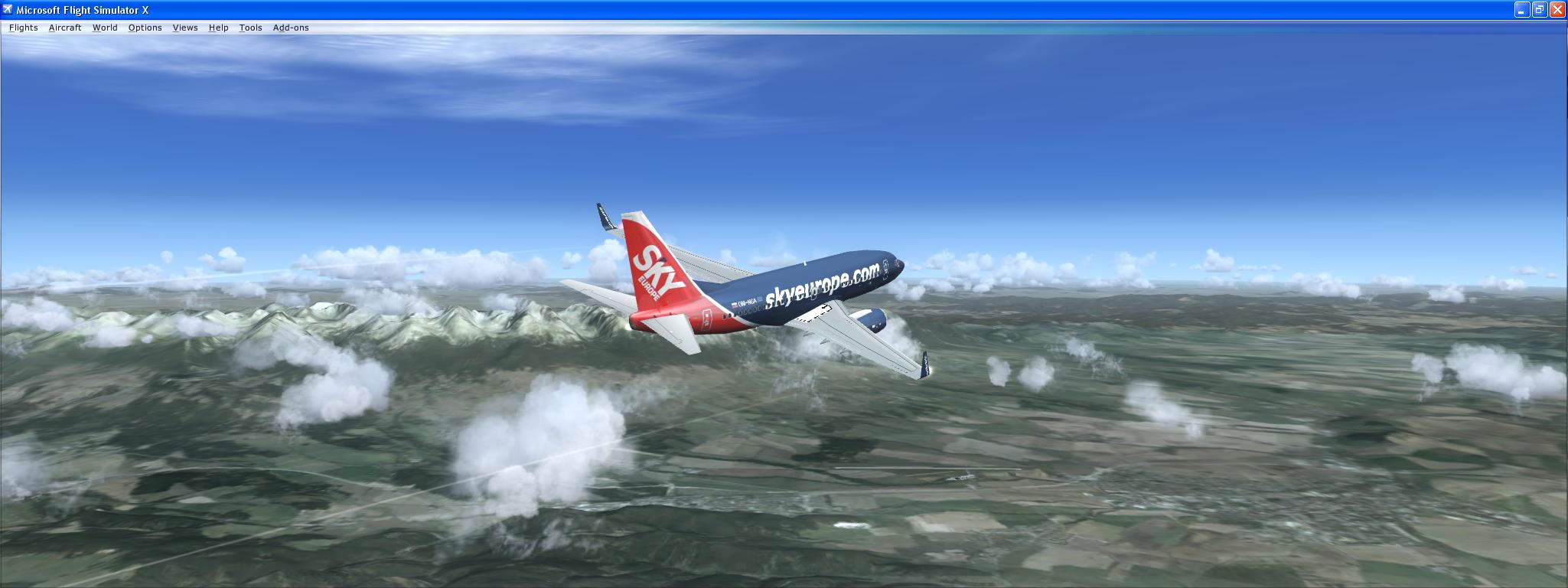Minimize the Flight Simulator window

coord(1521,10)
